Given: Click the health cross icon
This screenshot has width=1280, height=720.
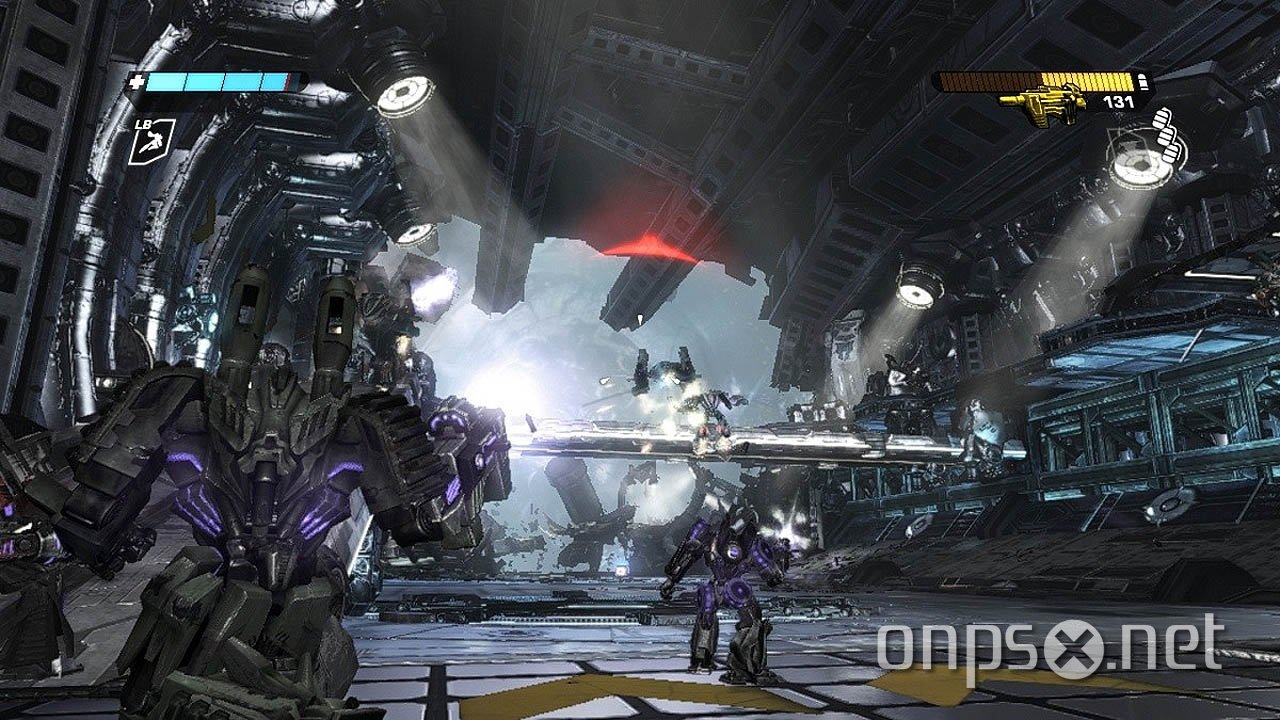Looking at the screenshot, I should point(137,80).
